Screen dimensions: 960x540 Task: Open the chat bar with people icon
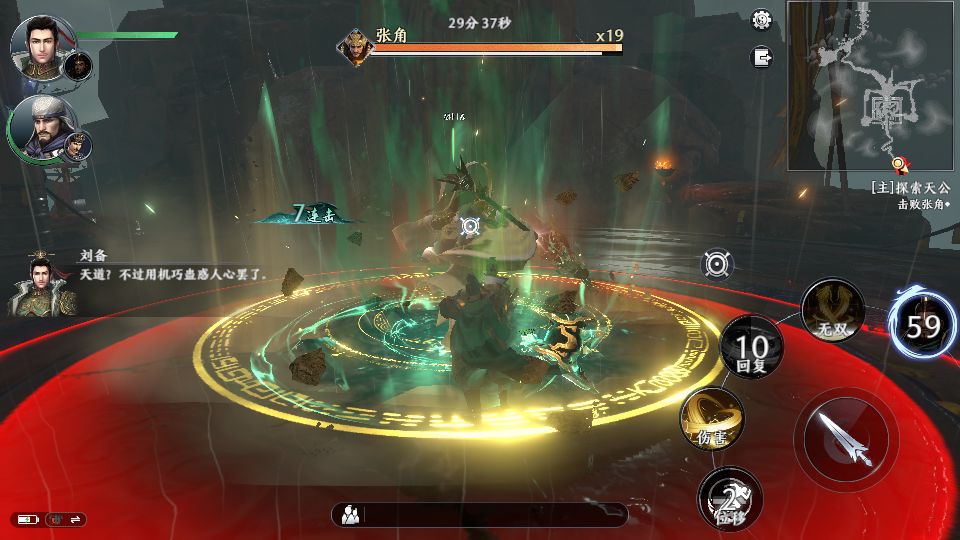(480, 515)
